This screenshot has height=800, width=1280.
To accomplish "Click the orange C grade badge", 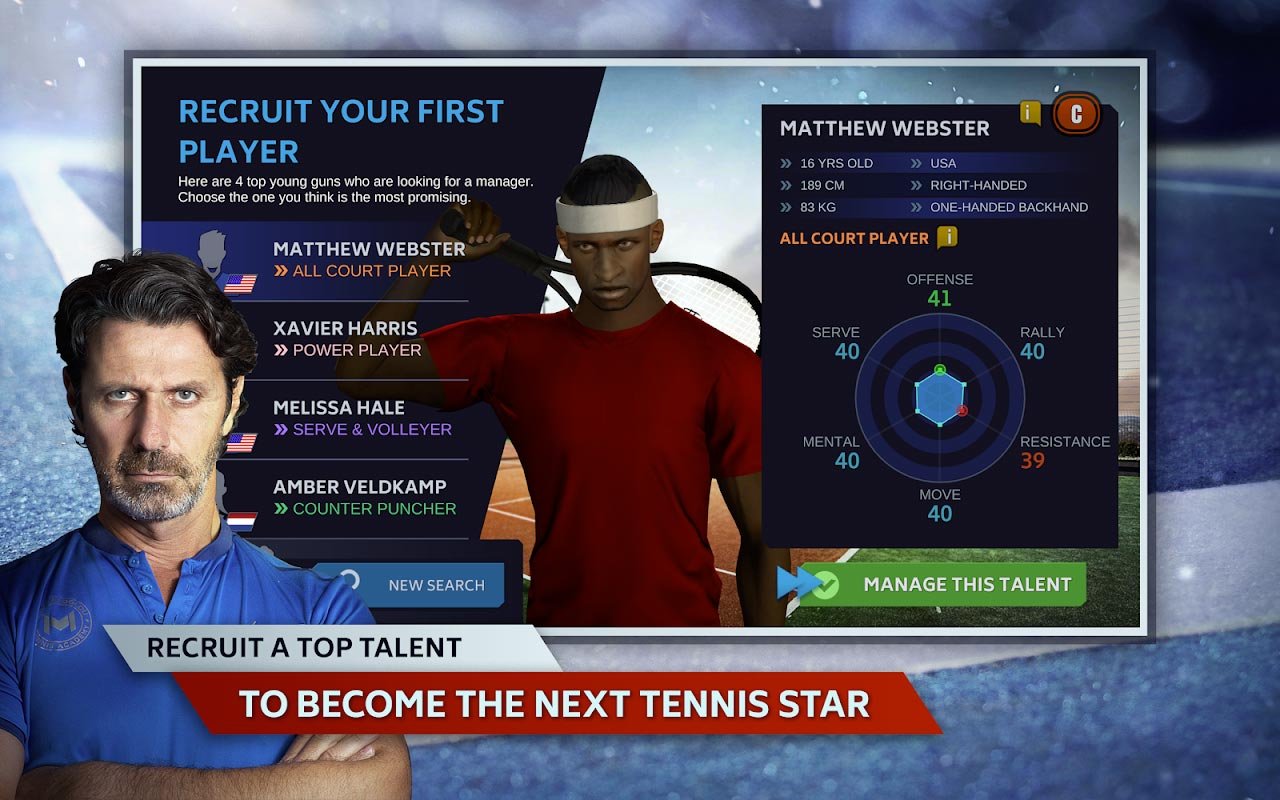I will click(x=1076, y=114).
